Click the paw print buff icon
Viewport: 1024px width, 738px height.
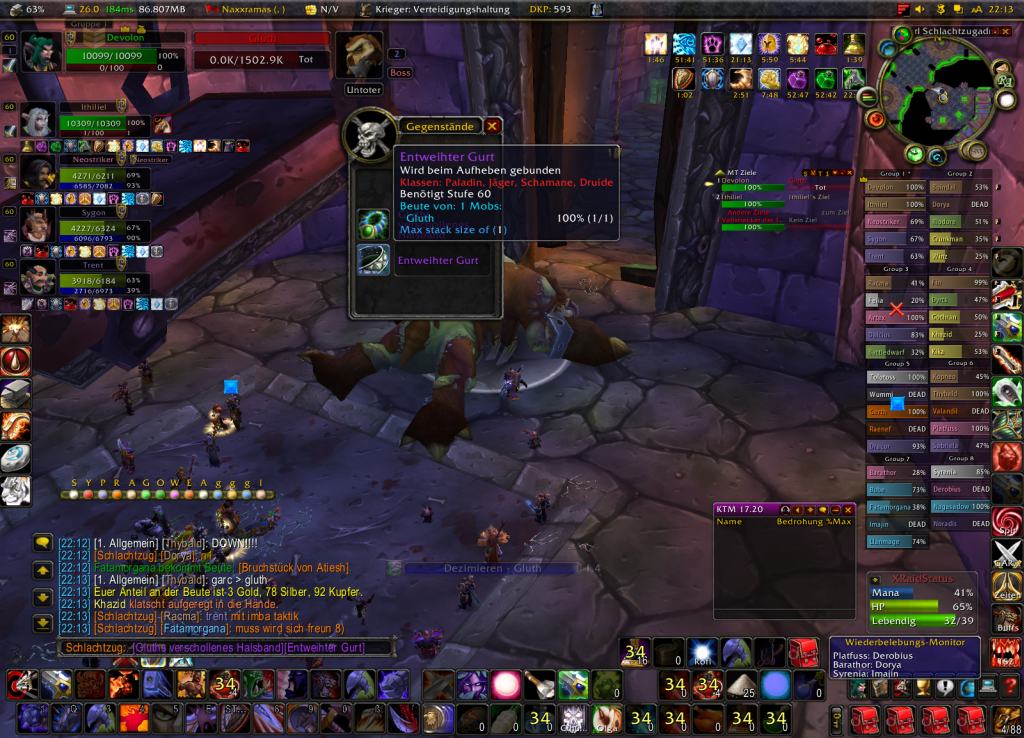click(x=711, y=44)
